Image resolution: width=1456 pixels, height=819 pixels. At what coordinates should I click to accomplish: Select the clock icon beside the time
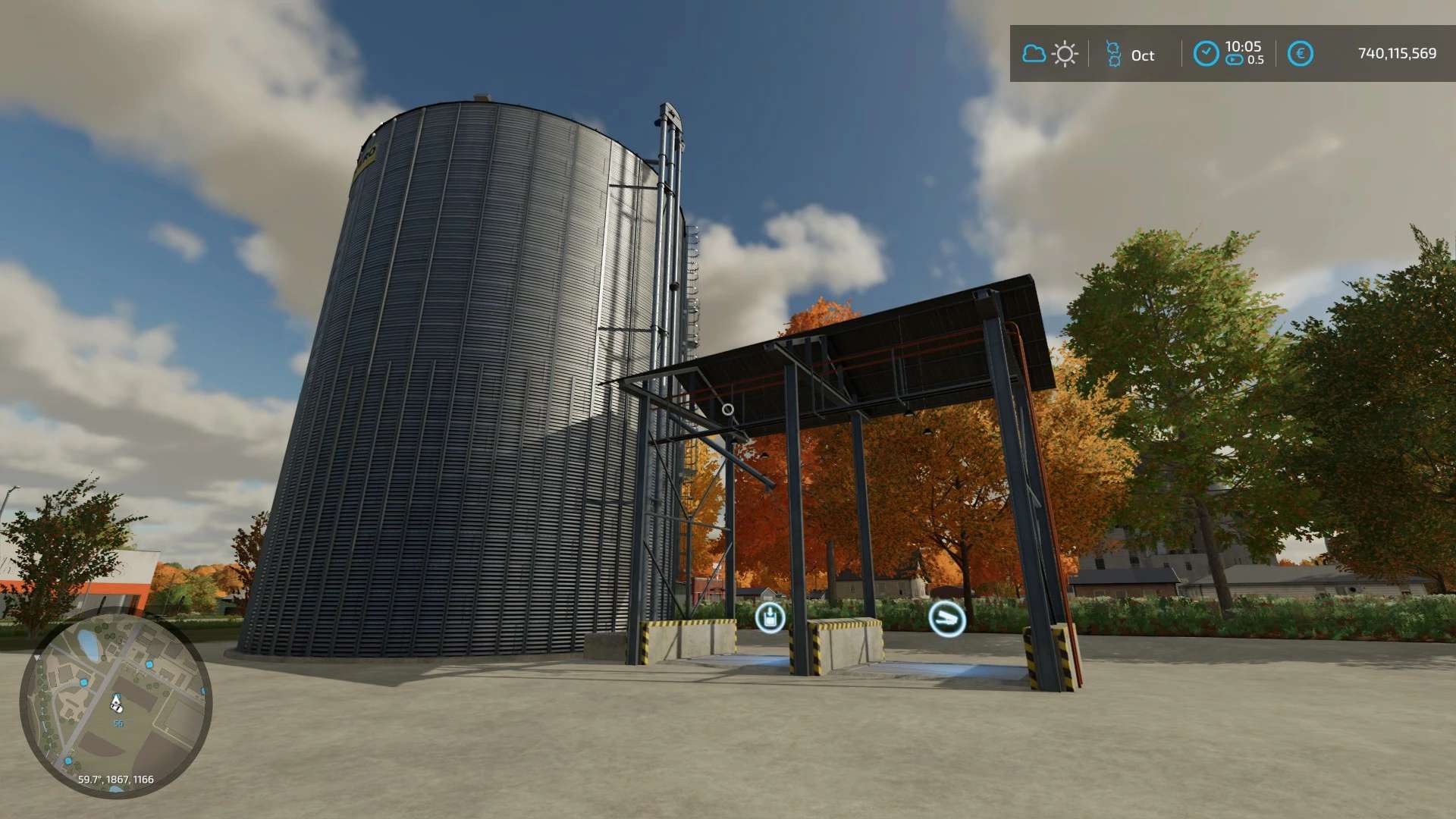pos(1206,54)
